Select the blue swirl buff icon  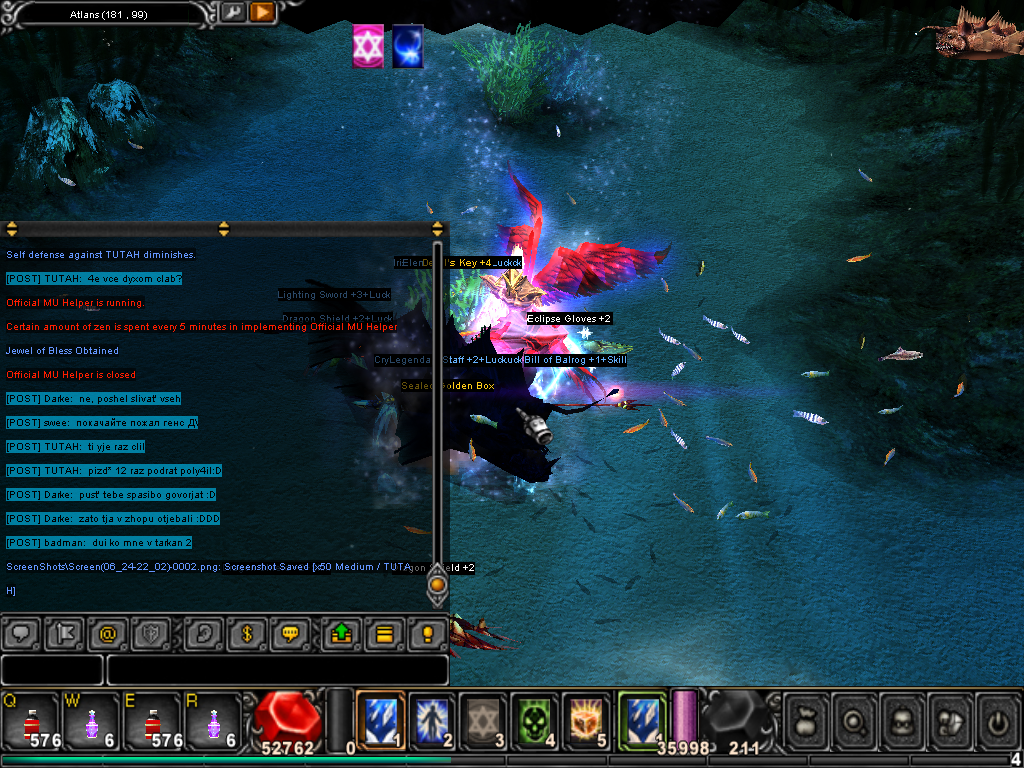coord(407,47)
